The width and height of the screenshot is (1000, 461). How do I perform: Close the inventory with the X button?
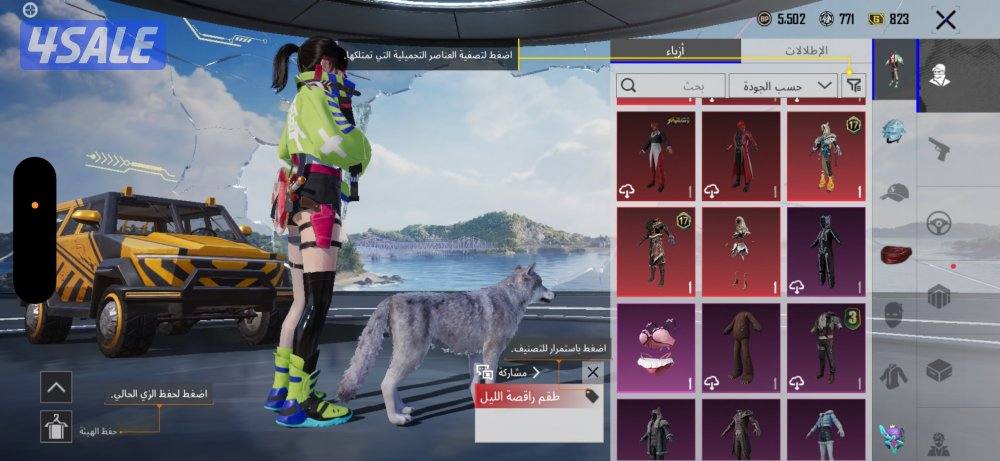pyautogui.click(x=945, y=19)
